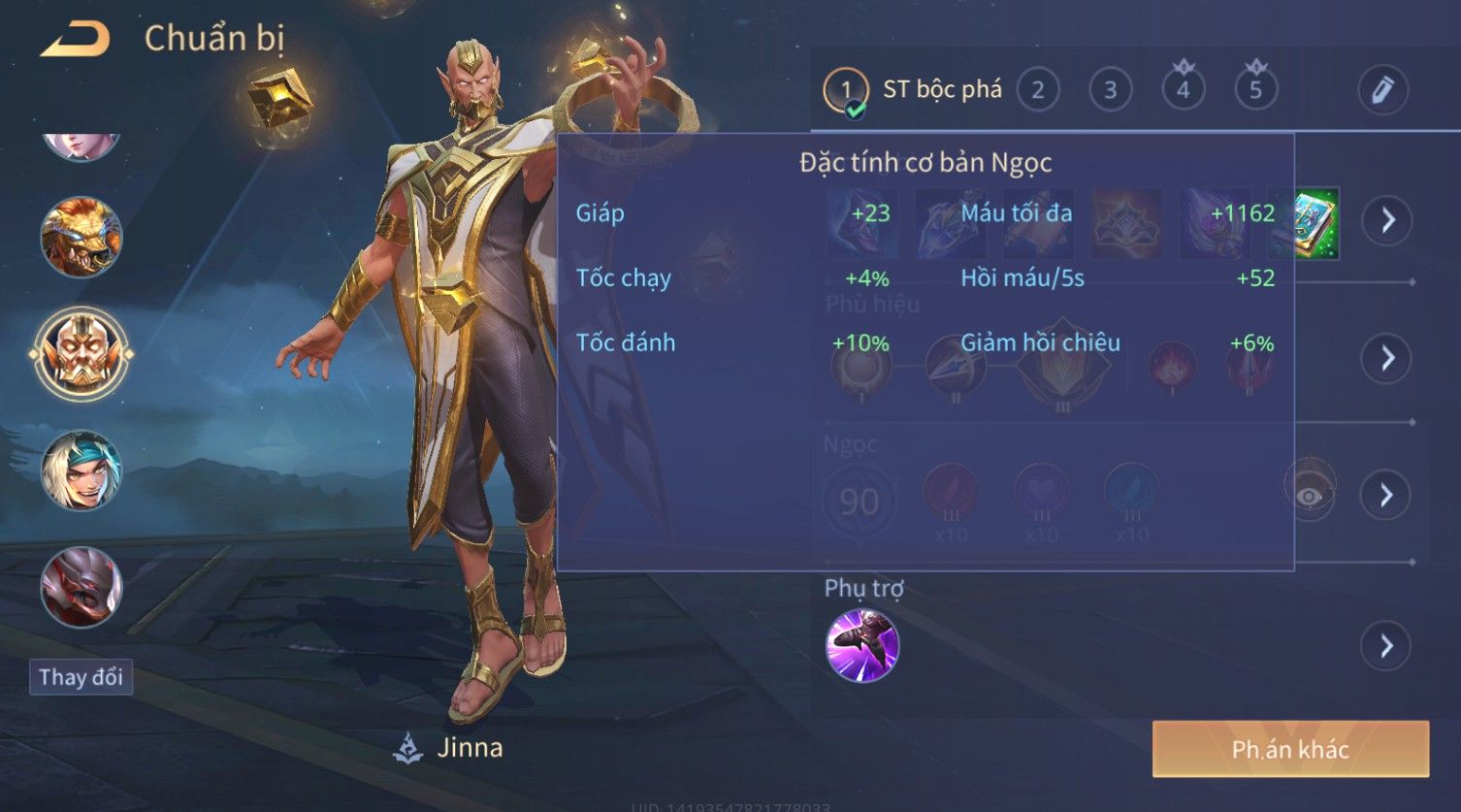Choose the teal-haired hero portrait
Viewport: 1461px width, 812px height.
[x=81, y=471]
